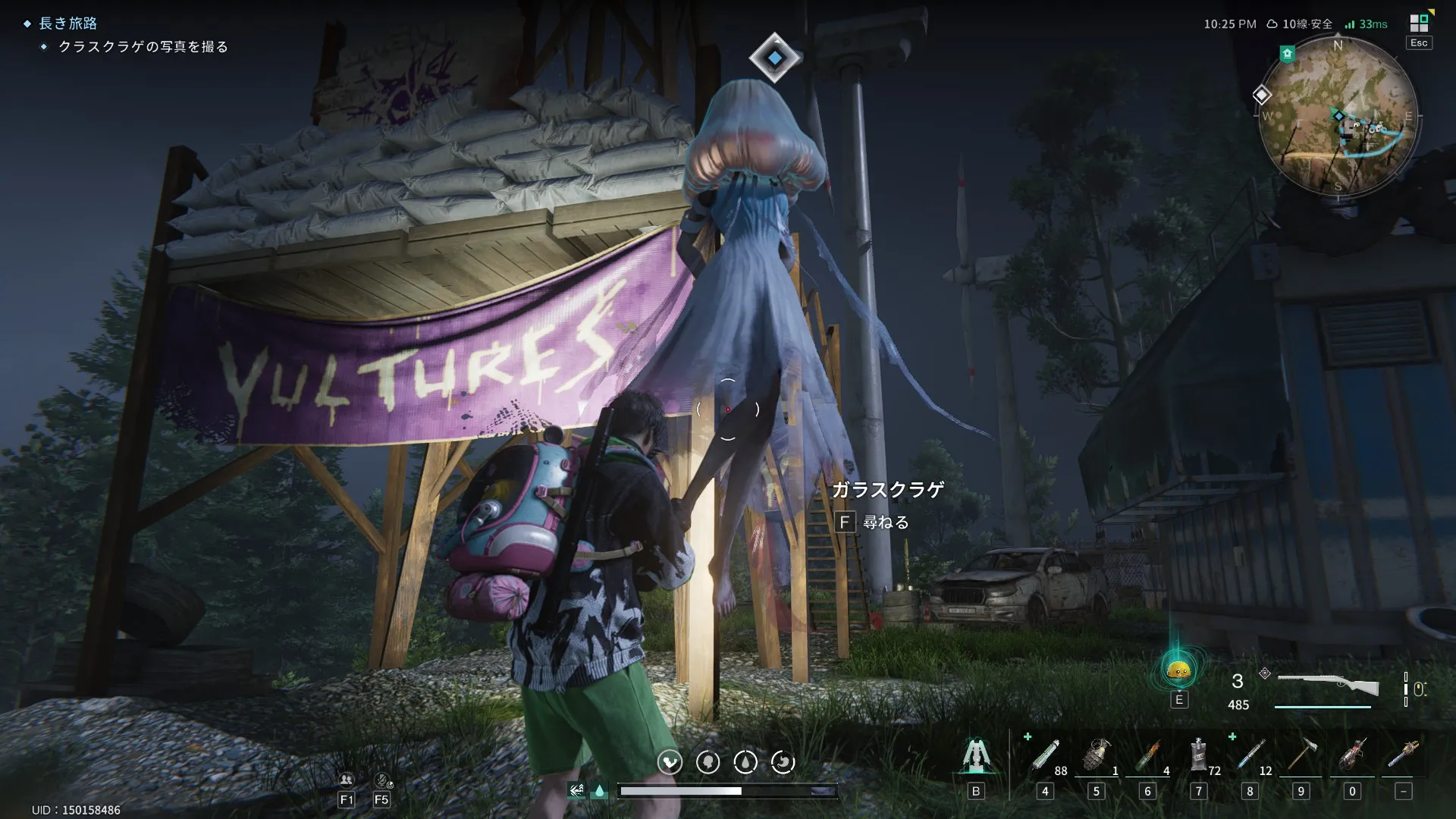The height and width of the screenshot is (819, 1456).
Task: Activate the yellow blob deviation ability
Action: 1178,670
